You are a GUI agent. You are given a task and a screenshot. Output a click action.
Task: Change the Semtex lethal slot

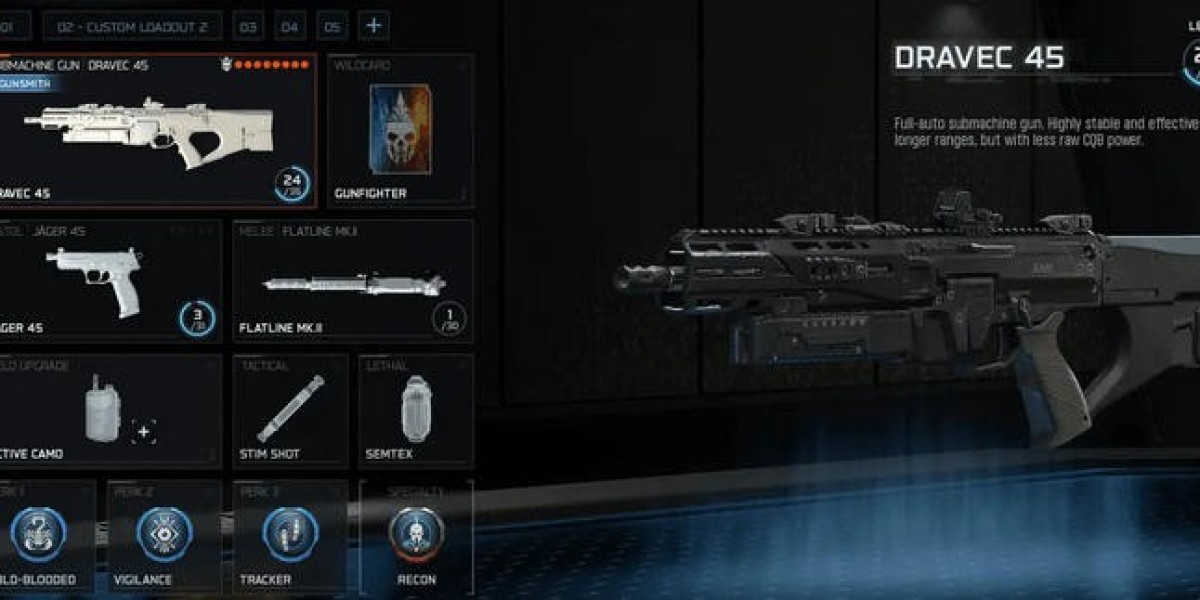pyautogui.click(x=415, y=410)
